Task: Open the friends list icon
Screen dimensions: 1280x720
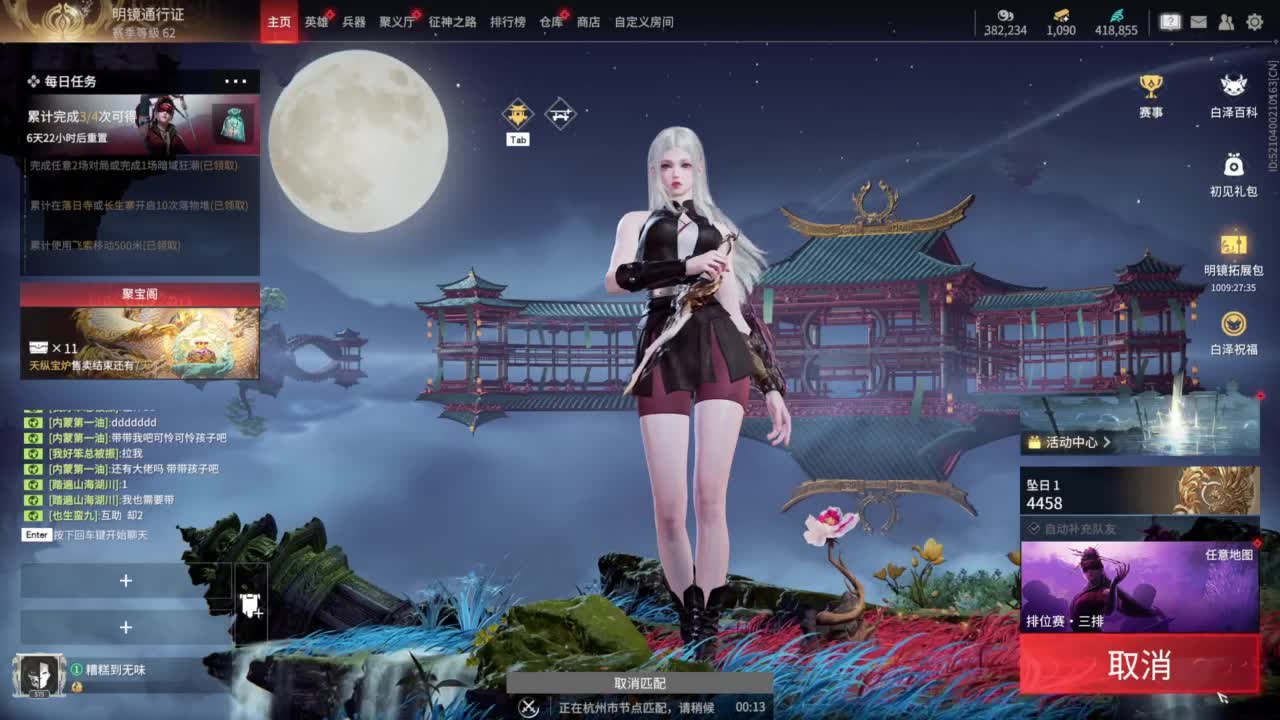Action: 1226,21
